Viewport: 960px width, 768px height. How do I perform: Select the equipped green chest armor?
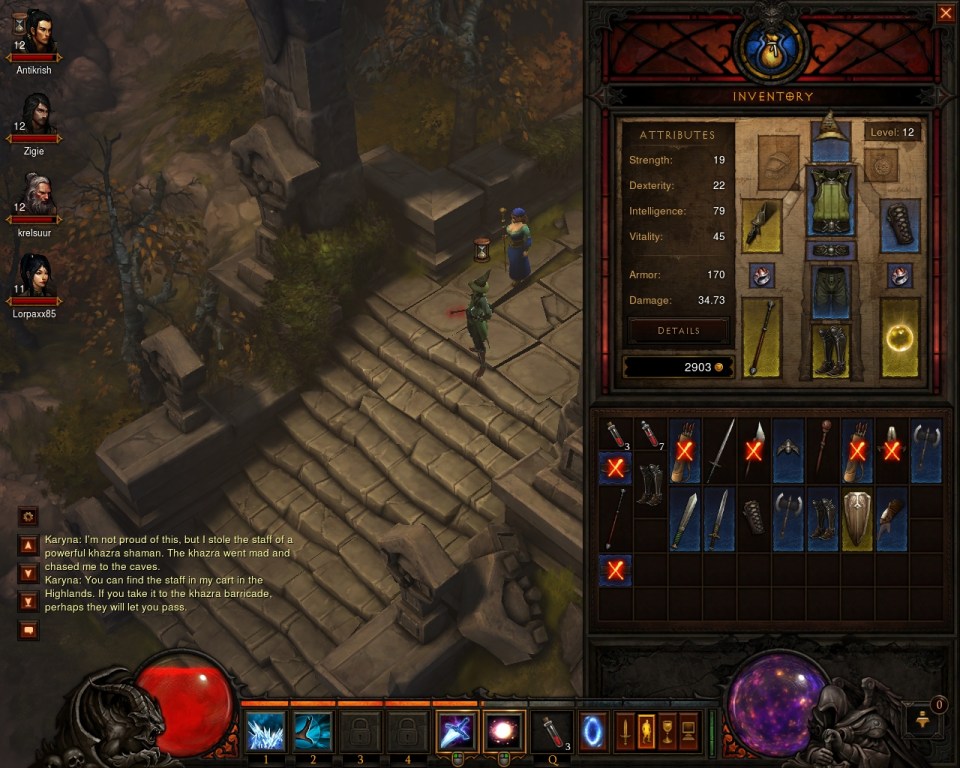click(830, 200)
